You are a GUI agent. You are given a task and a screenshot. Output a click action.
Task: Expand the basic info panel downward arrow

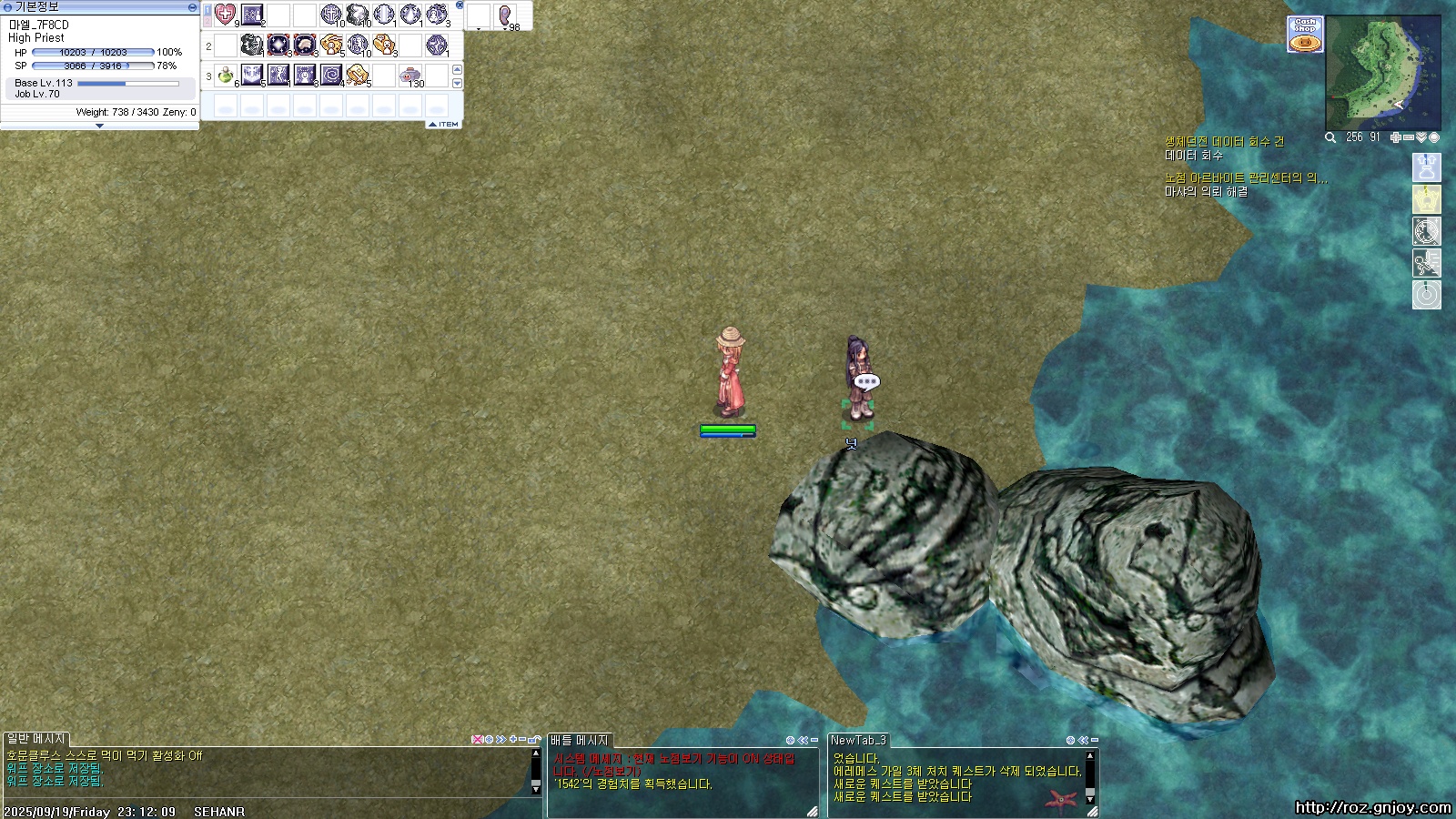pos(99,126)
